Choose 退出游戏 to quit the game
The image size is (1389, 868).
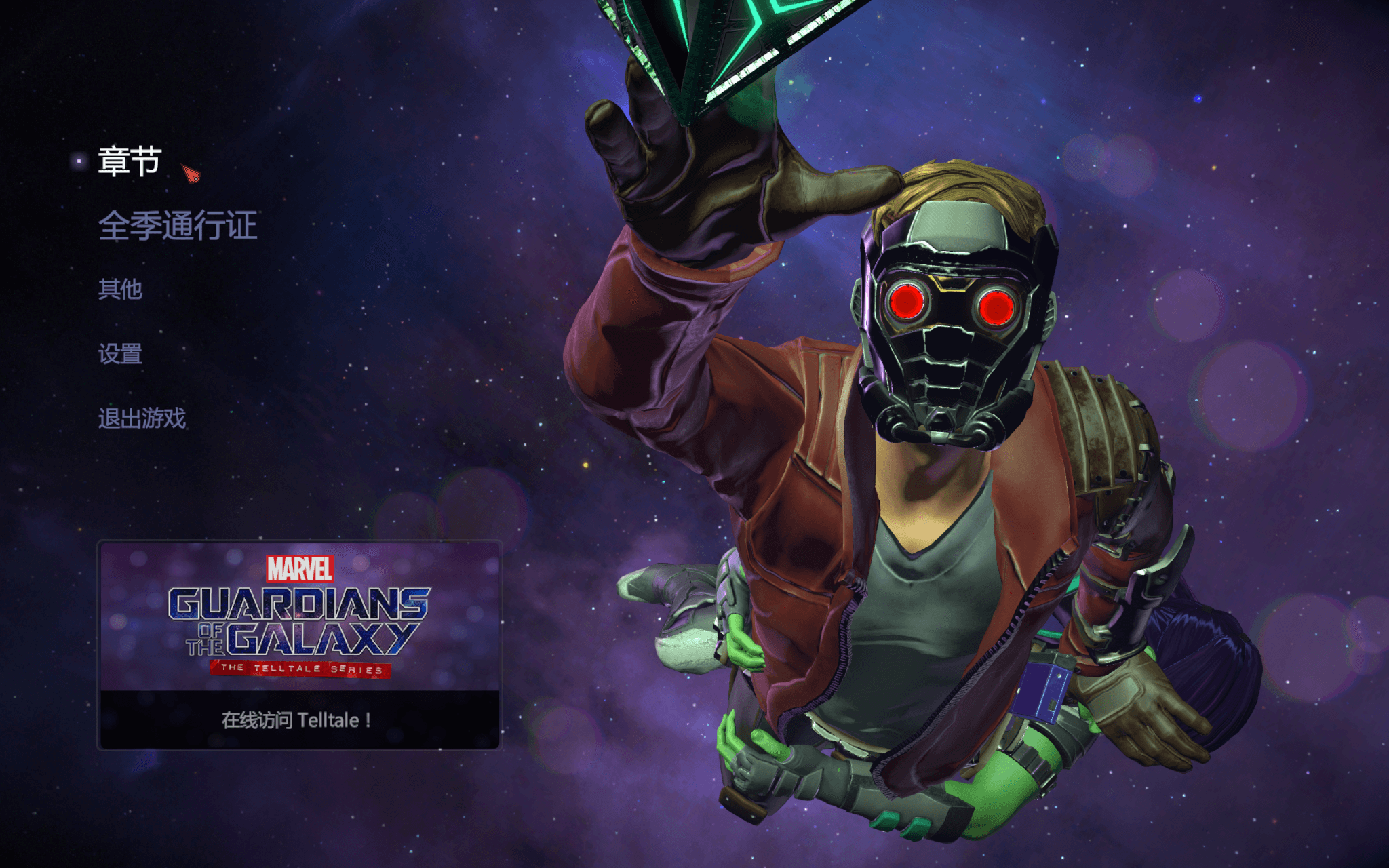tap(142, 418)
